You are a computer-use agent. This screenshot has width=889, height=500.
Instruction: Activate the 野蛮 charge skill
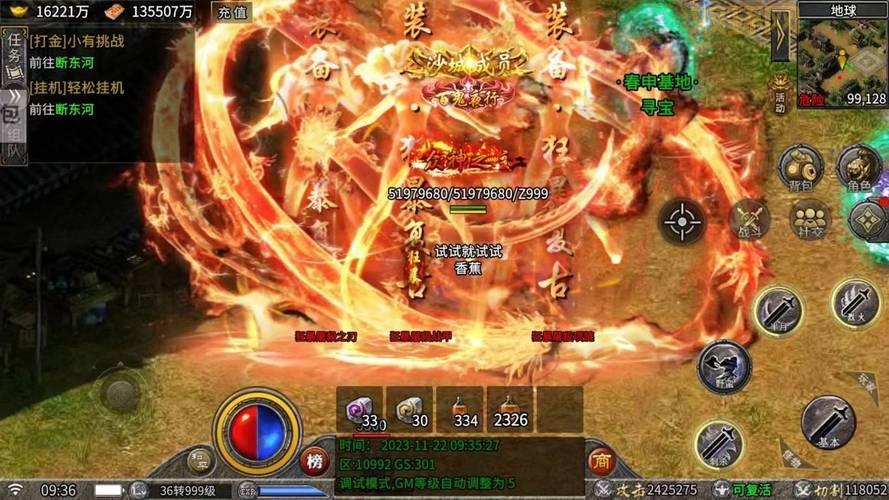[x=723, y=365]
